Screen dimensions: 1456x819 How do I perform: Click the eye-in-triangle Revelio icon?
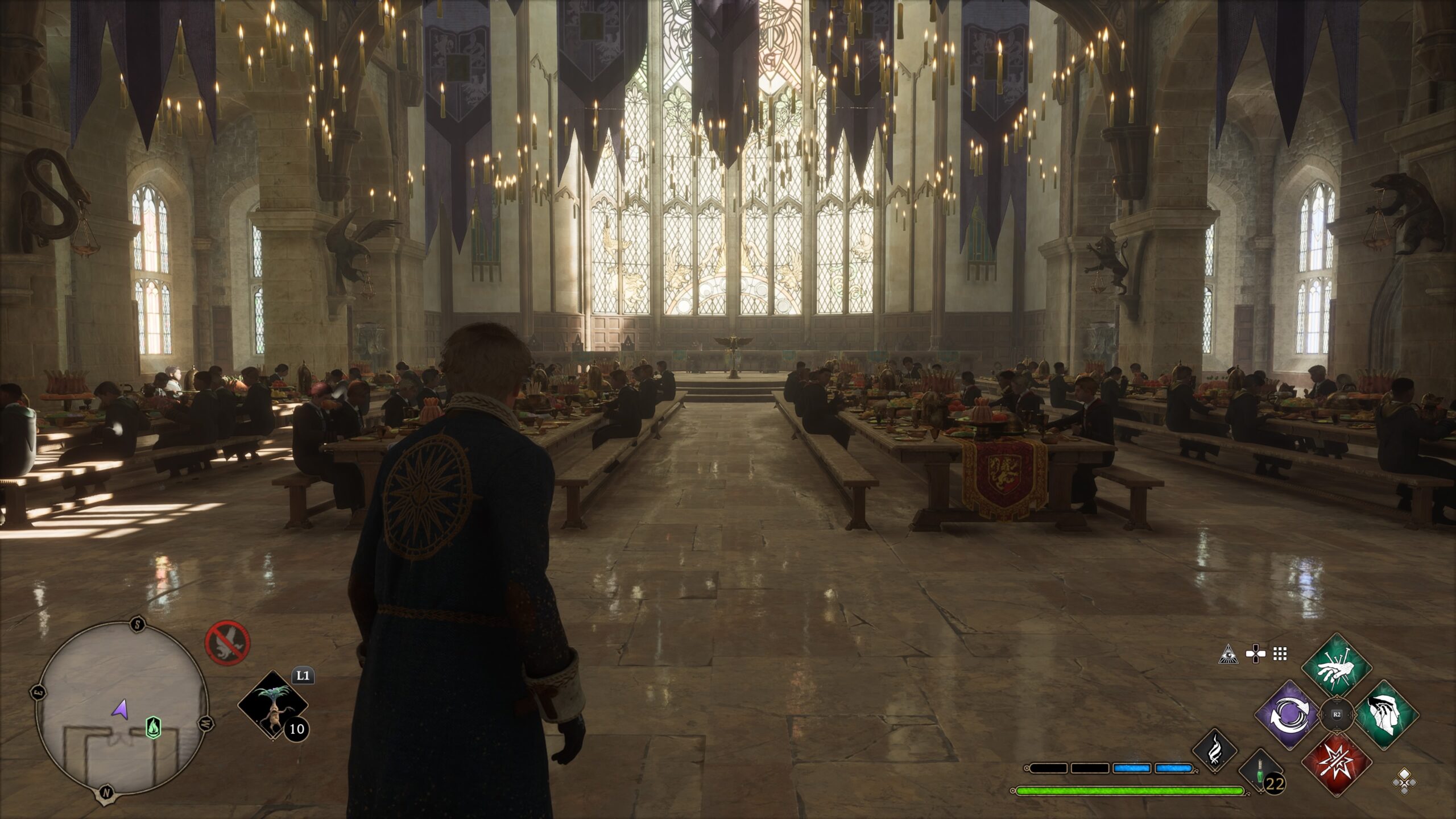click(1228, 655)
